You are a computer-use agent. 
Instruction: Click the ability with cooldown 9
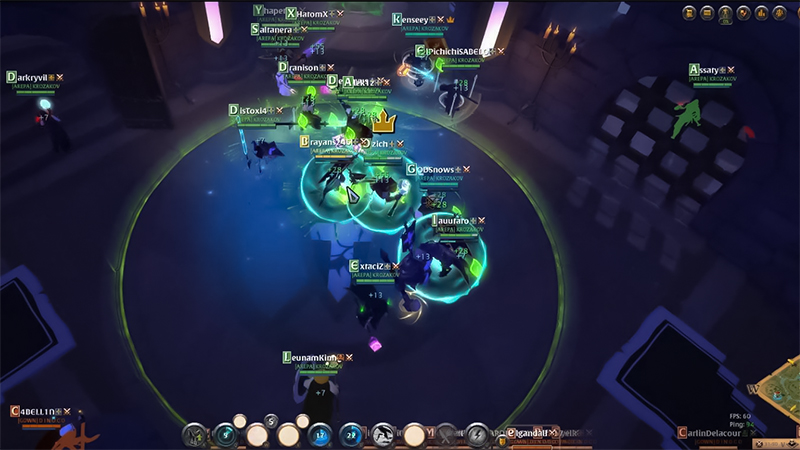226,435
